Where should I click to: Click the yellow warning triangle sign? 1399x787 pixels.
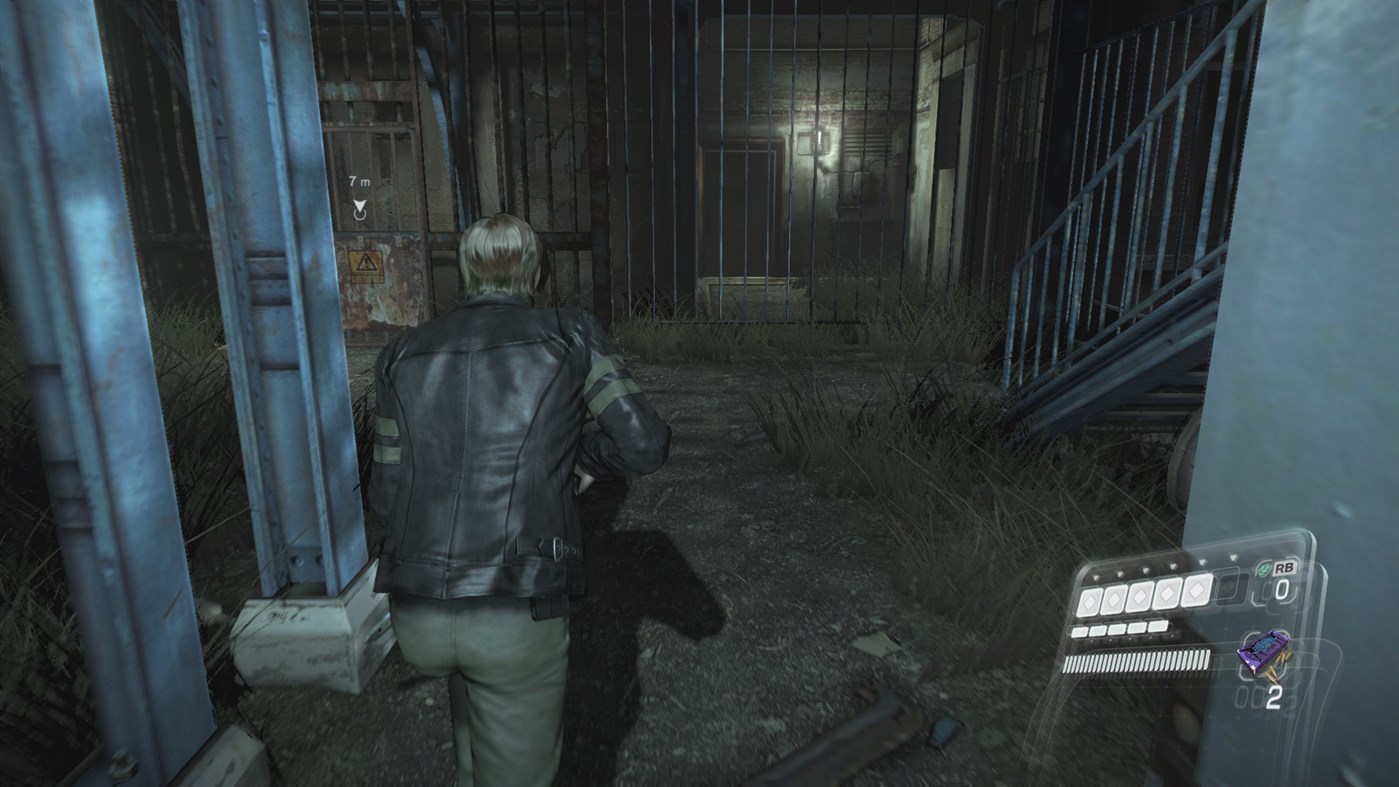point(367,264)
